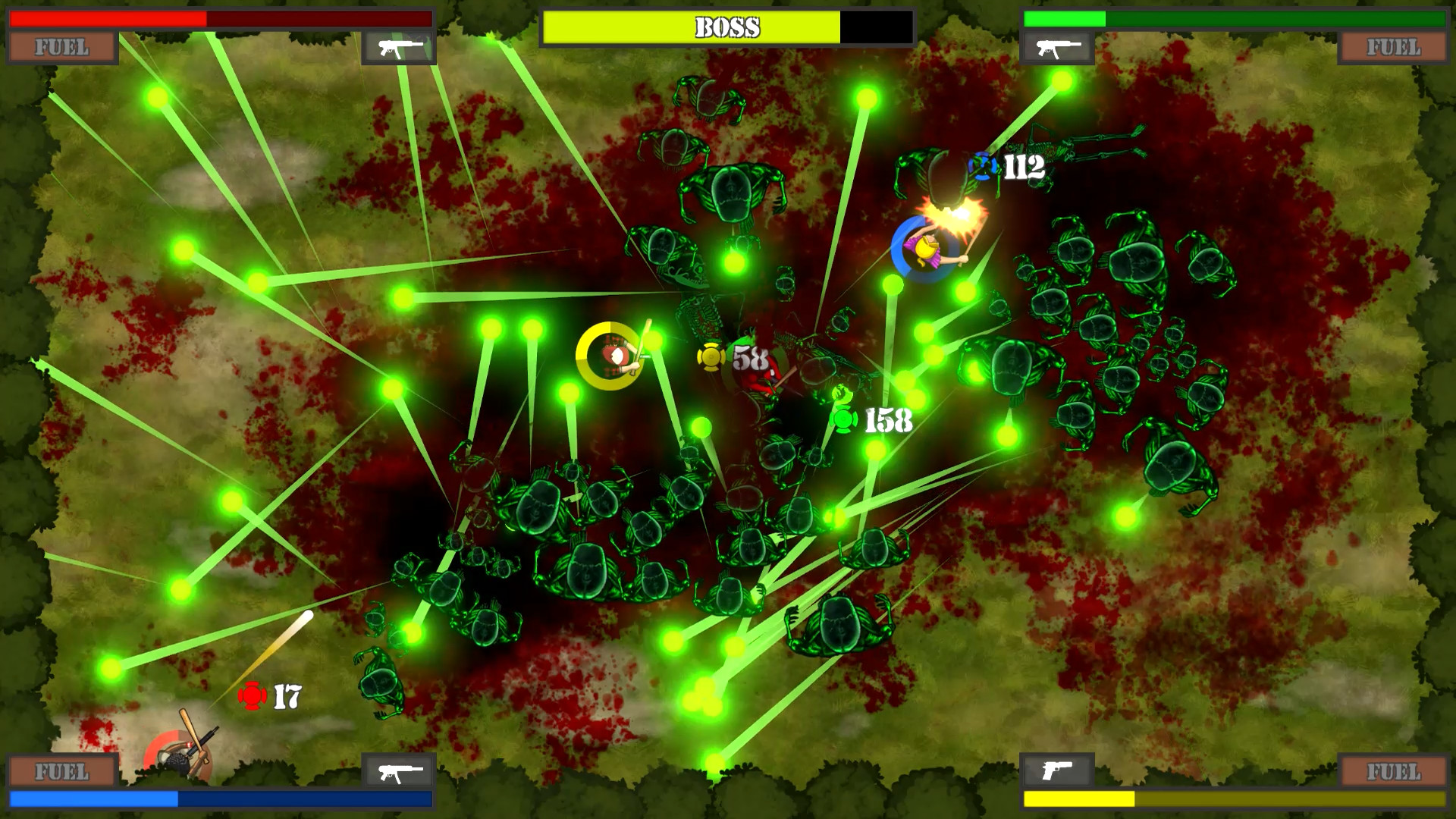
Task: Select the yellow badge icon next to 58
Action: [711, 358]
